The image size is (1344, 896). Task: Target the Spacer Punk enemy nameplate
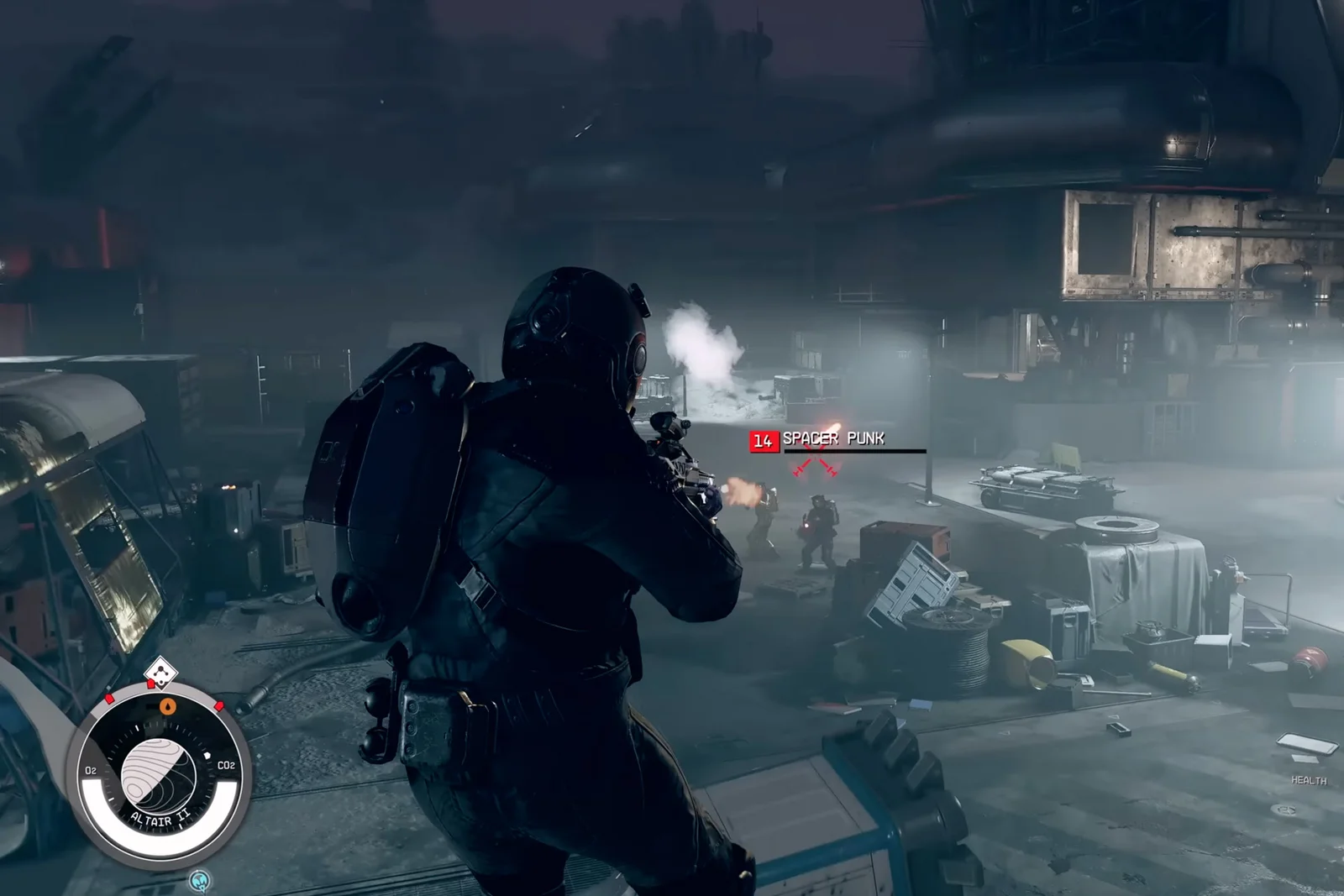point(832,439)
